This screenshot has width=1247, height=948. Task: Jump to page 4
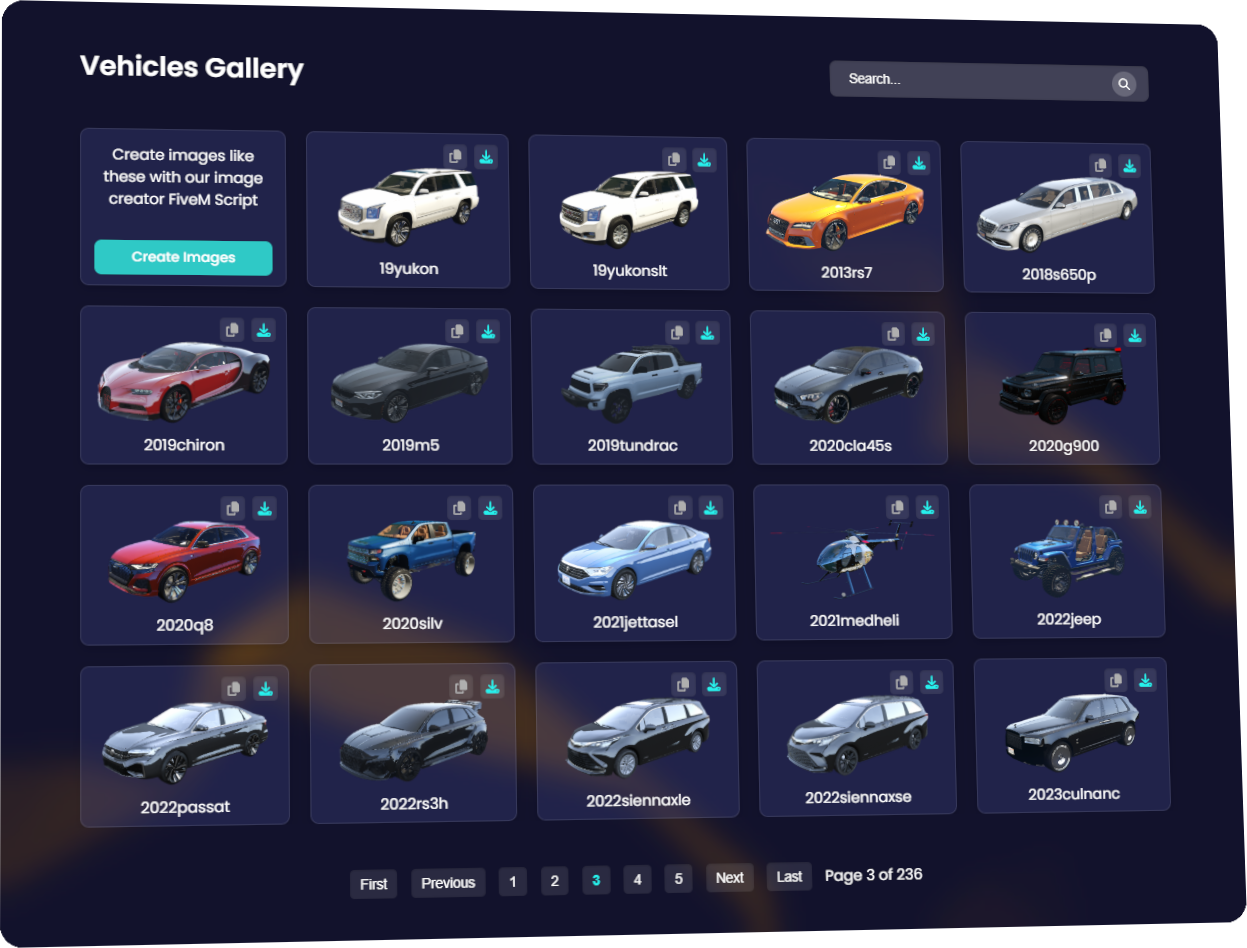pyautogui.click(x=637, y=880)
